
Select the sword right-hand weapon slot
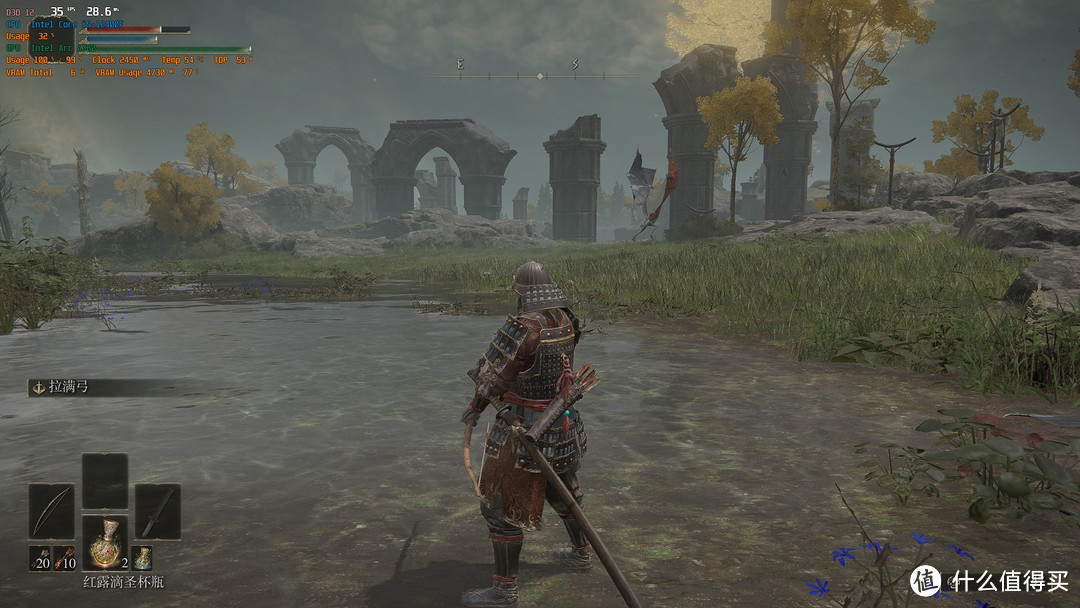pos(157,511)
